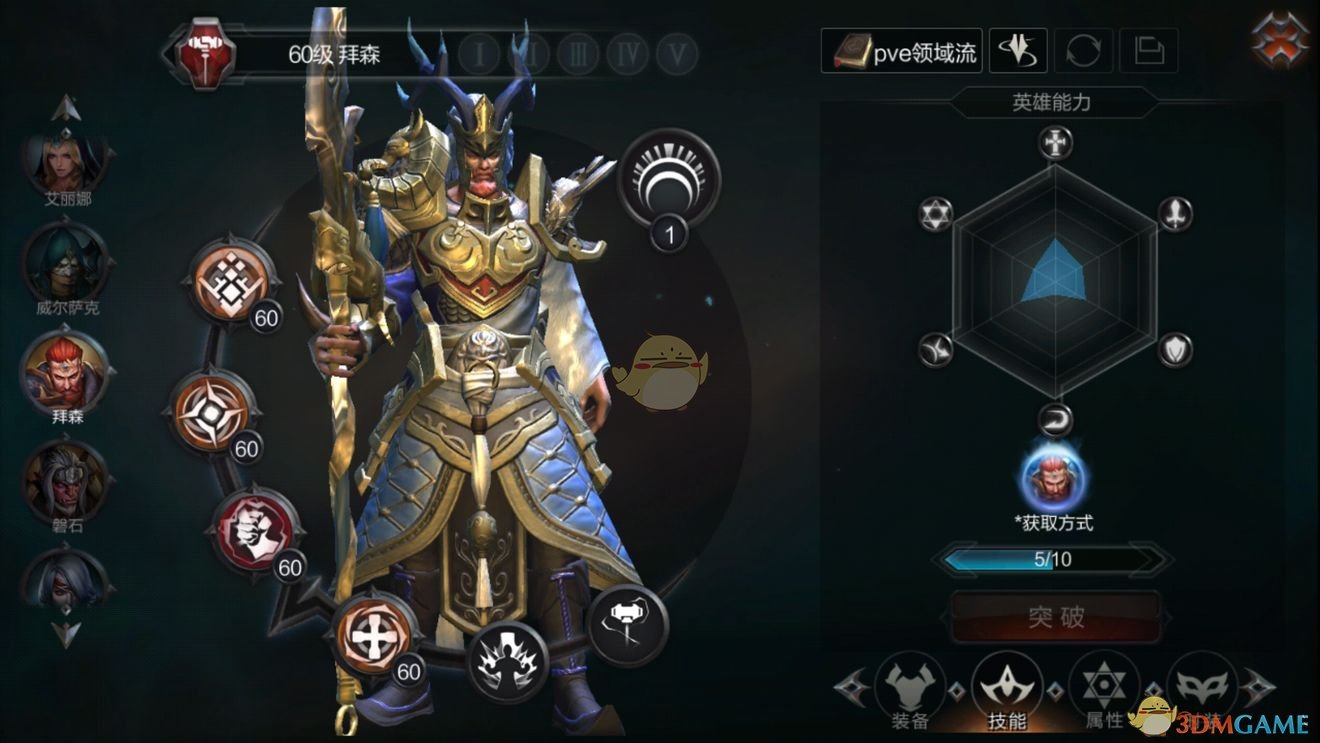The height and width of the screenshot is (743, 1320).
Task: Open the pve领域流 skill build book
Action: point(902,51)
